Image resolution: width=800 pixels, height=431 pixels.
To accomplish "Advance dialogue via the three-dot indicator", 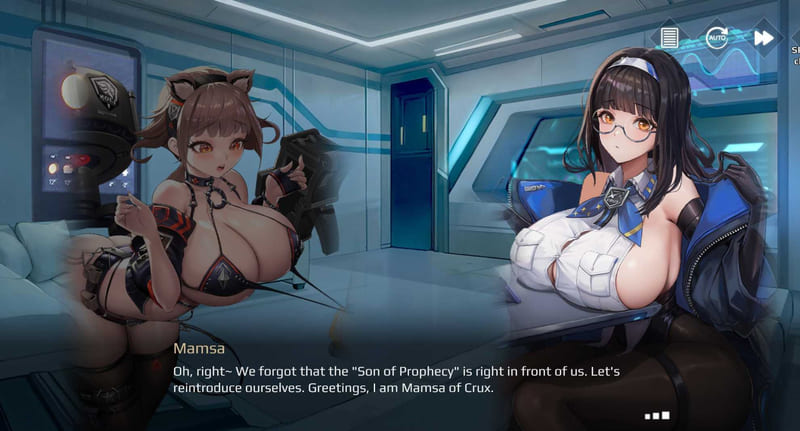I will [657, 415].
